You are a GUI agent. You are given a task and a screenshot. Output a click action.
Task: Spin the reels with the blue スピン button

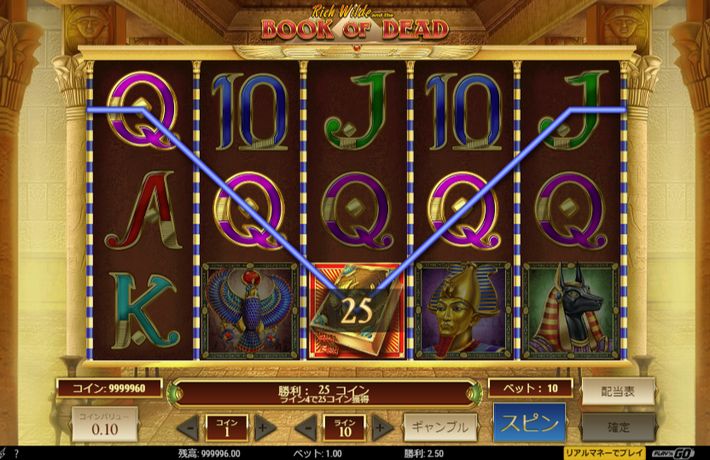(x=529, y=422)
